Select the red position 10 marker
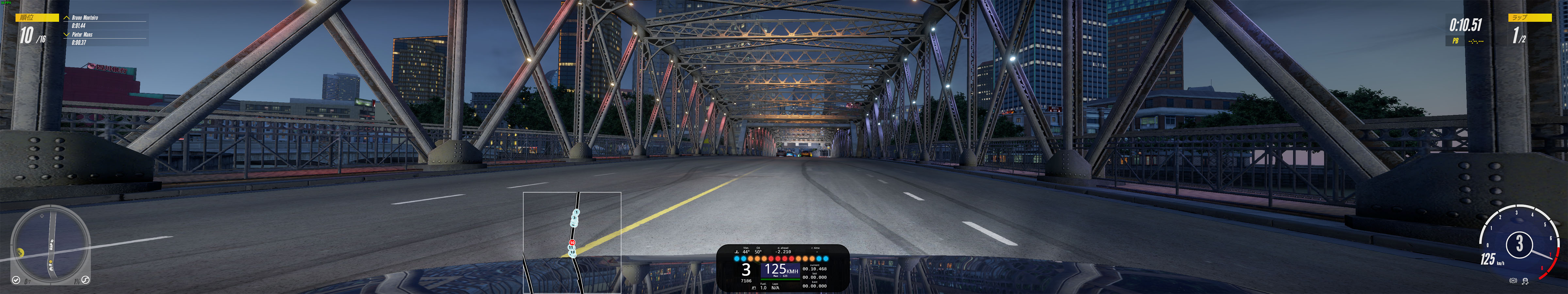Screen dimensions: 1568x294 coord(572,242)
